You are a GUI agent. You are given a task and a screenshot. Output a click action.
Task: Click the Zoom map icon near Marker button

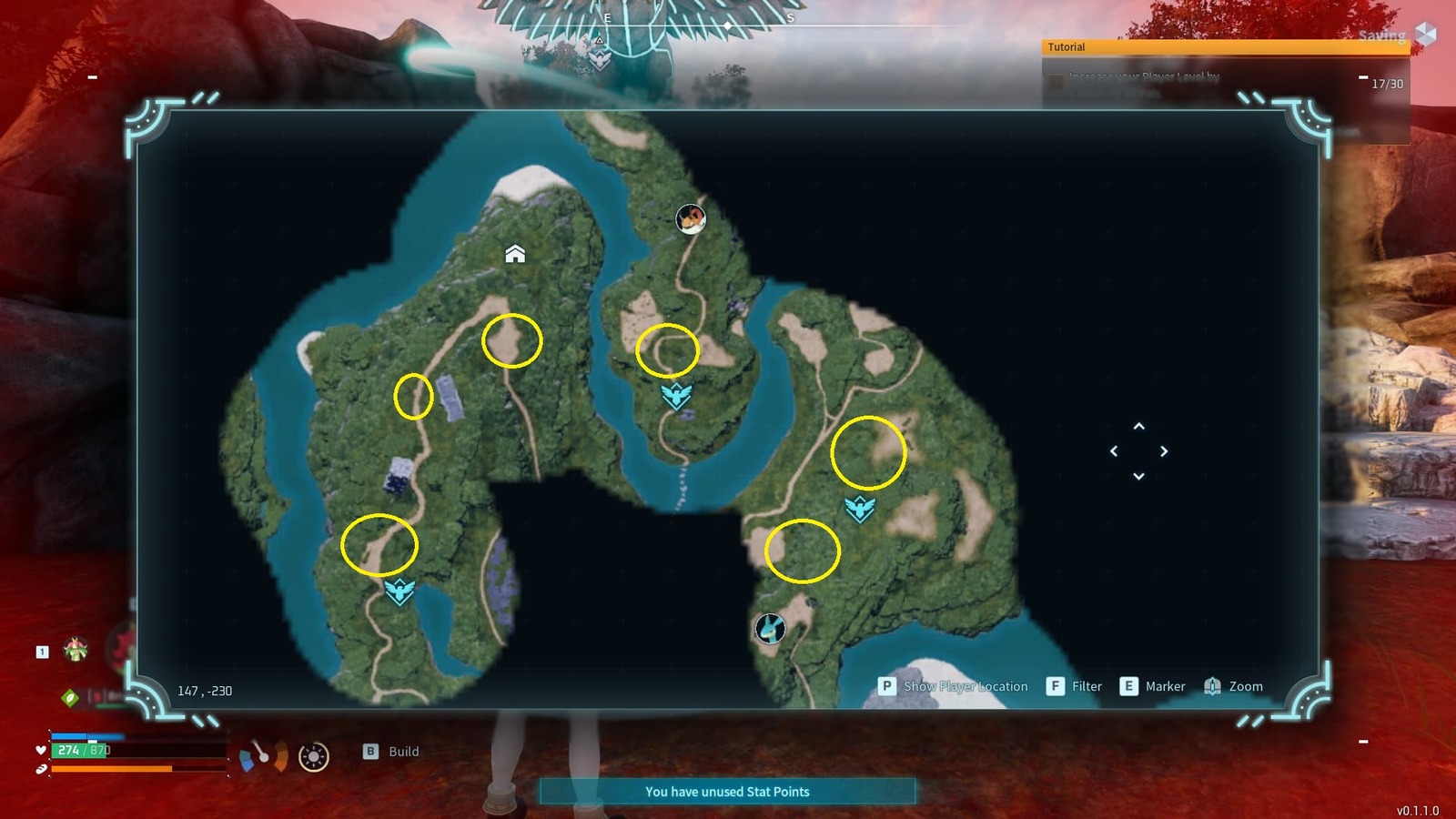pyautogui.click(x=1212, y=686)
